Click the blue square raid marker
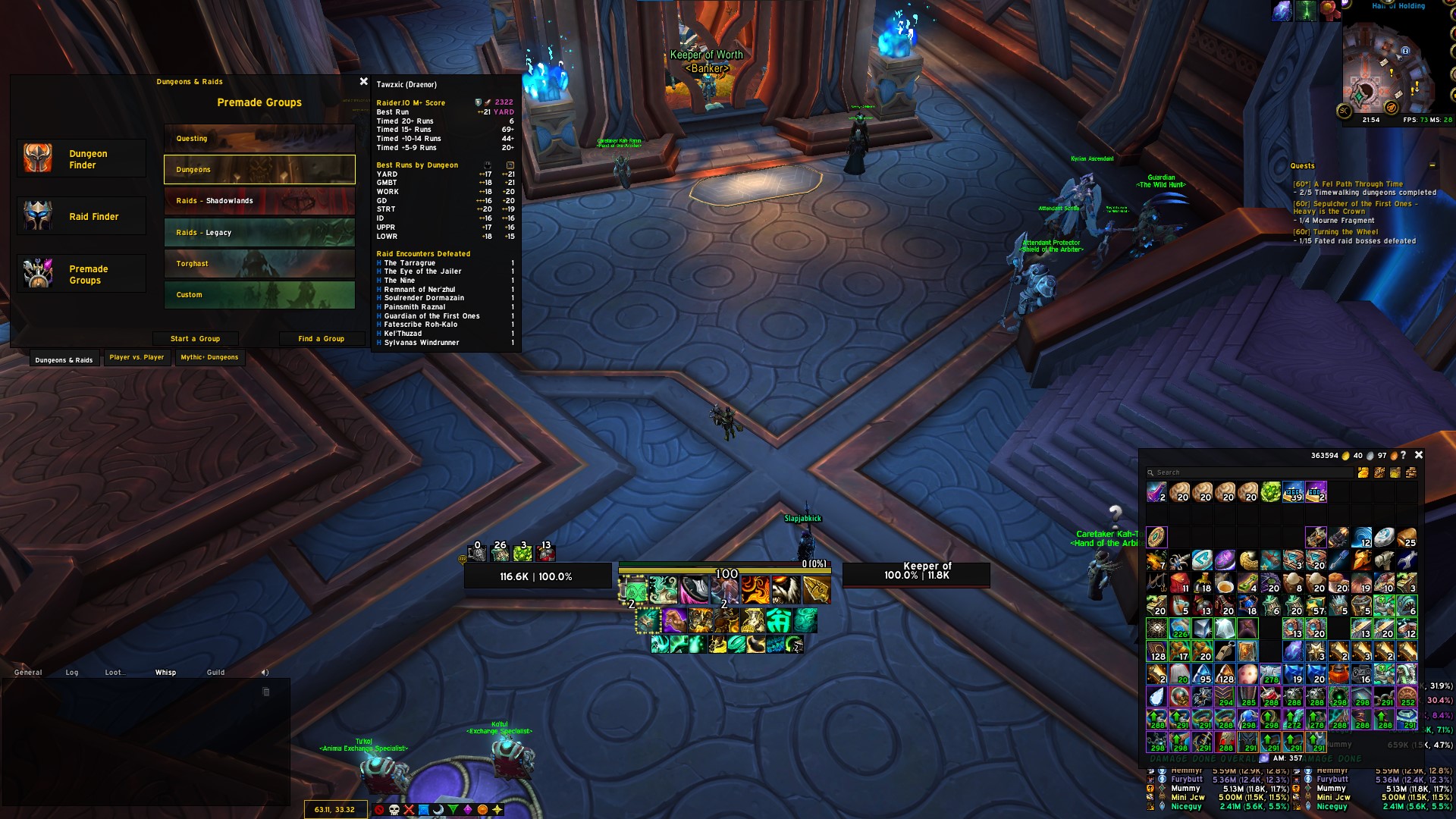The height and width of the screenshot is (819, 1456). [x=424, y=810]
